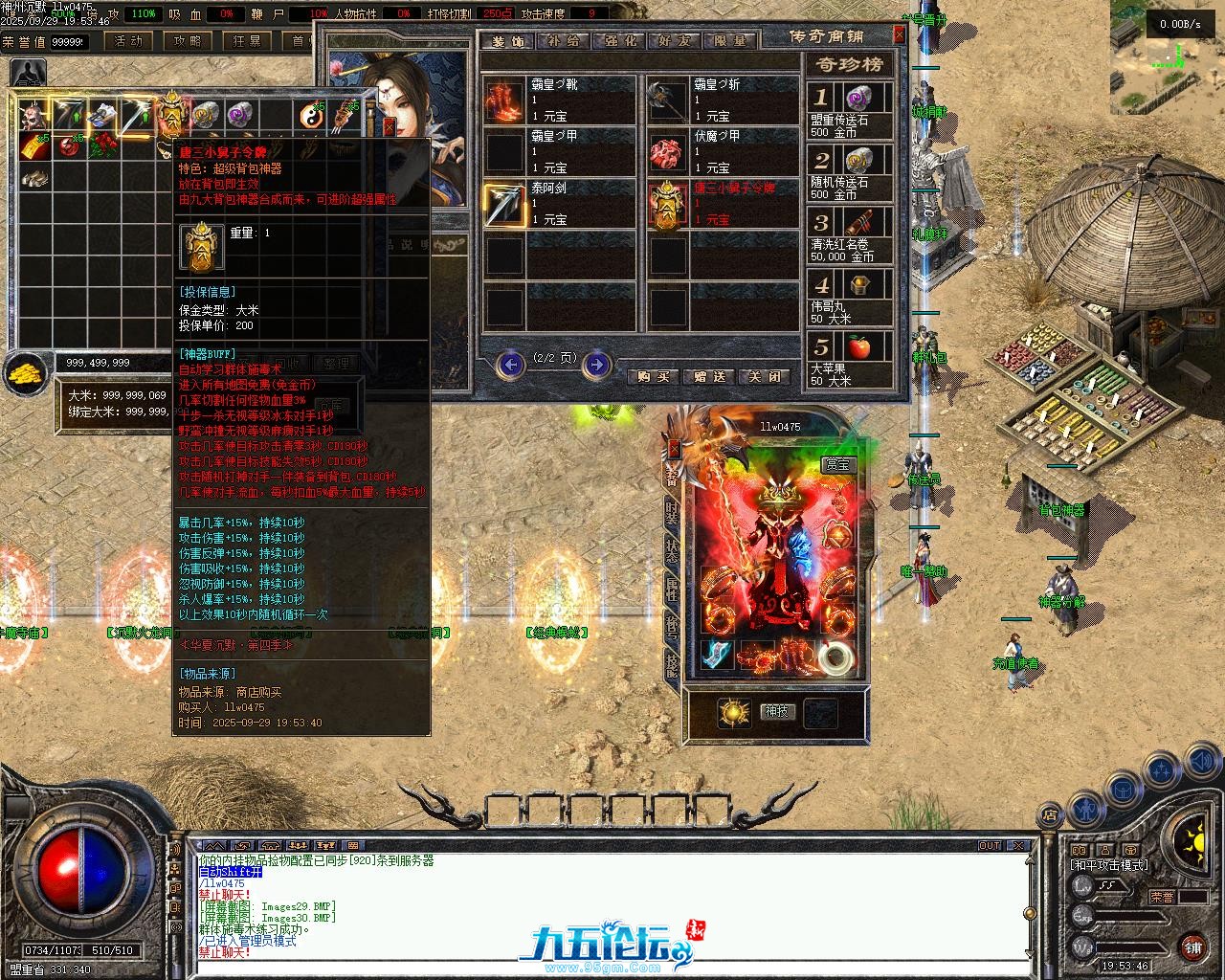Click the 购买 buy button

point(653,377)
